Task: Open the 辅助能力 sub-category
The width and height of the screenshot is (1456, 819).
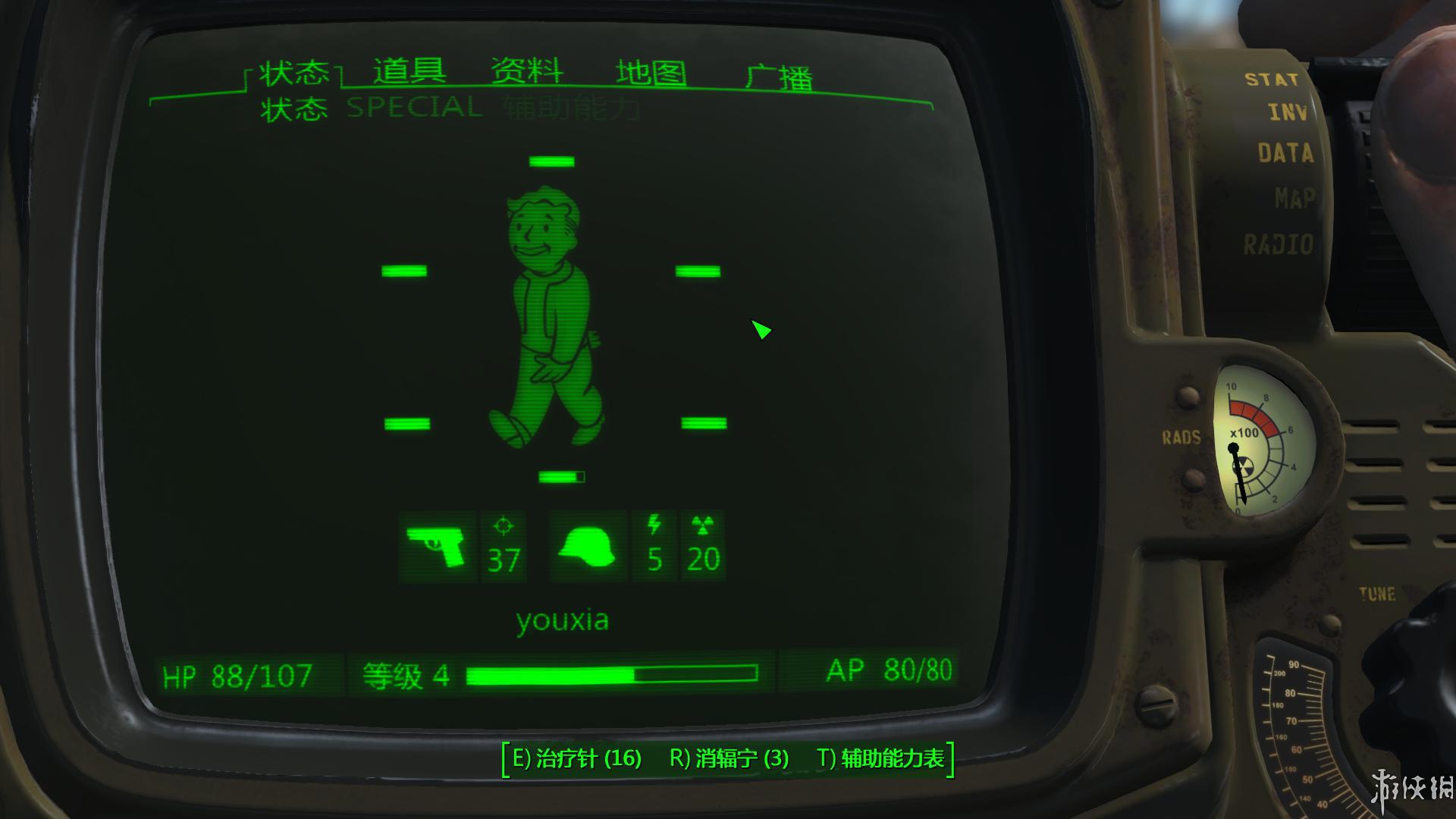Action: point(569,109)
